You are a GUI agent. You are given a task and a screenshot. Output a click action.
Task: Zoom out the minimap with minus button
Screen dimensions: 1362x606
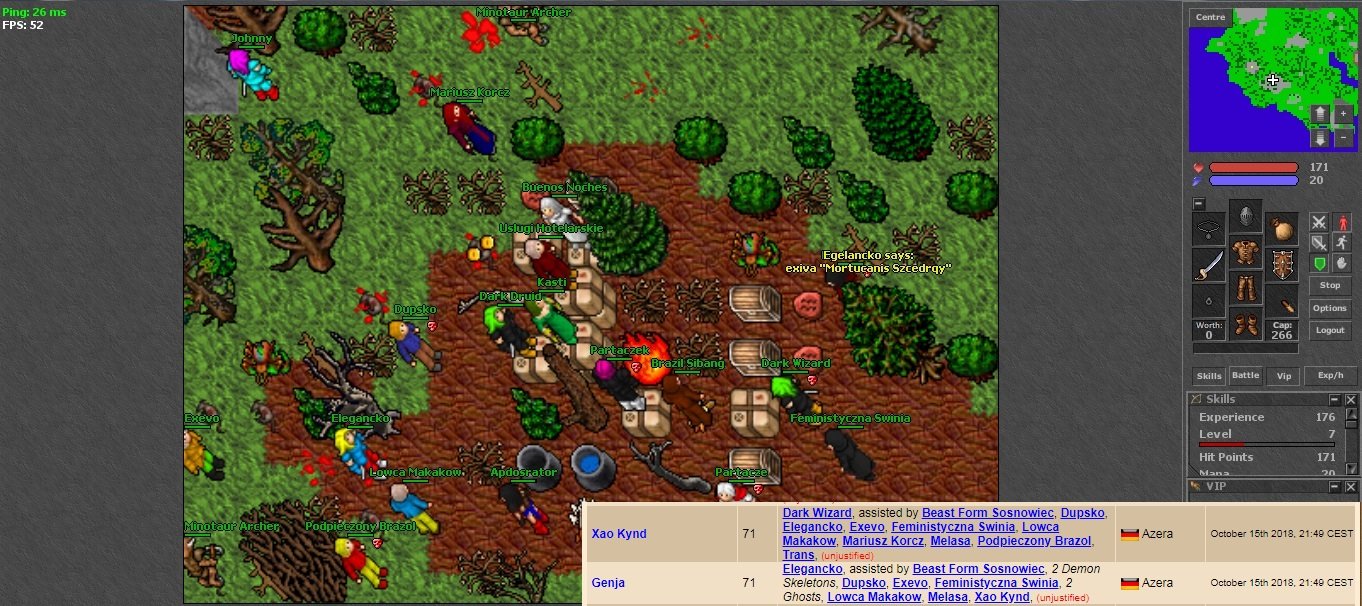(x=1342, y=139)
